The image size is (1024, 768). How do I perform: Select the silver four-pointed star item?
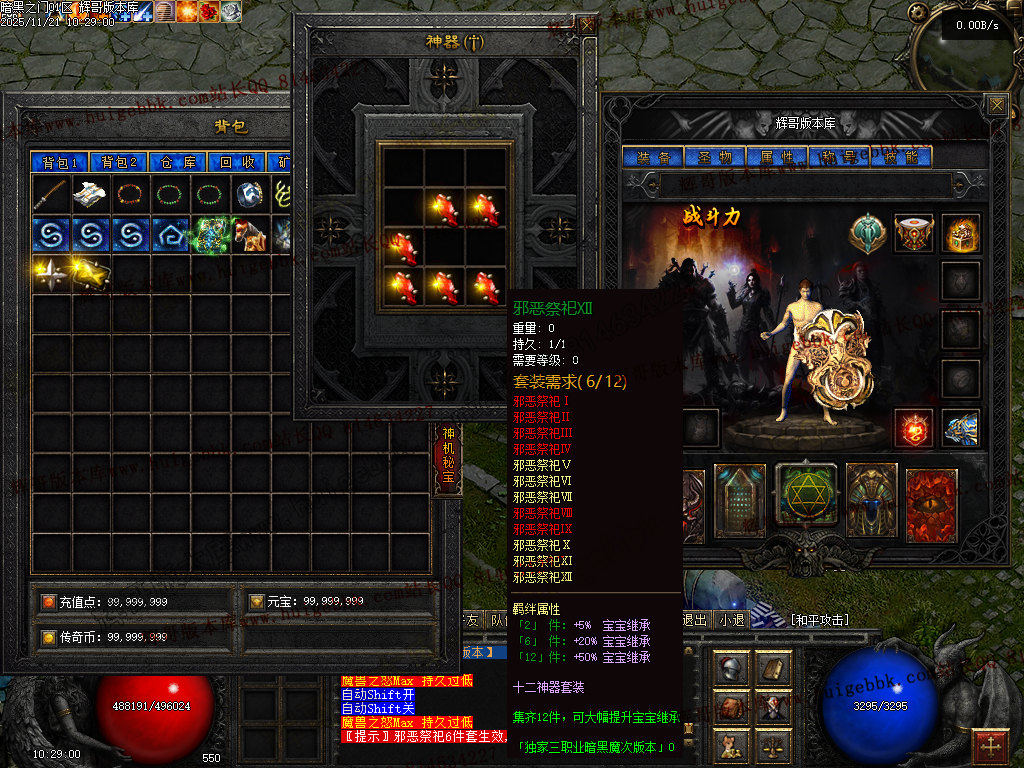coord(51,273)
